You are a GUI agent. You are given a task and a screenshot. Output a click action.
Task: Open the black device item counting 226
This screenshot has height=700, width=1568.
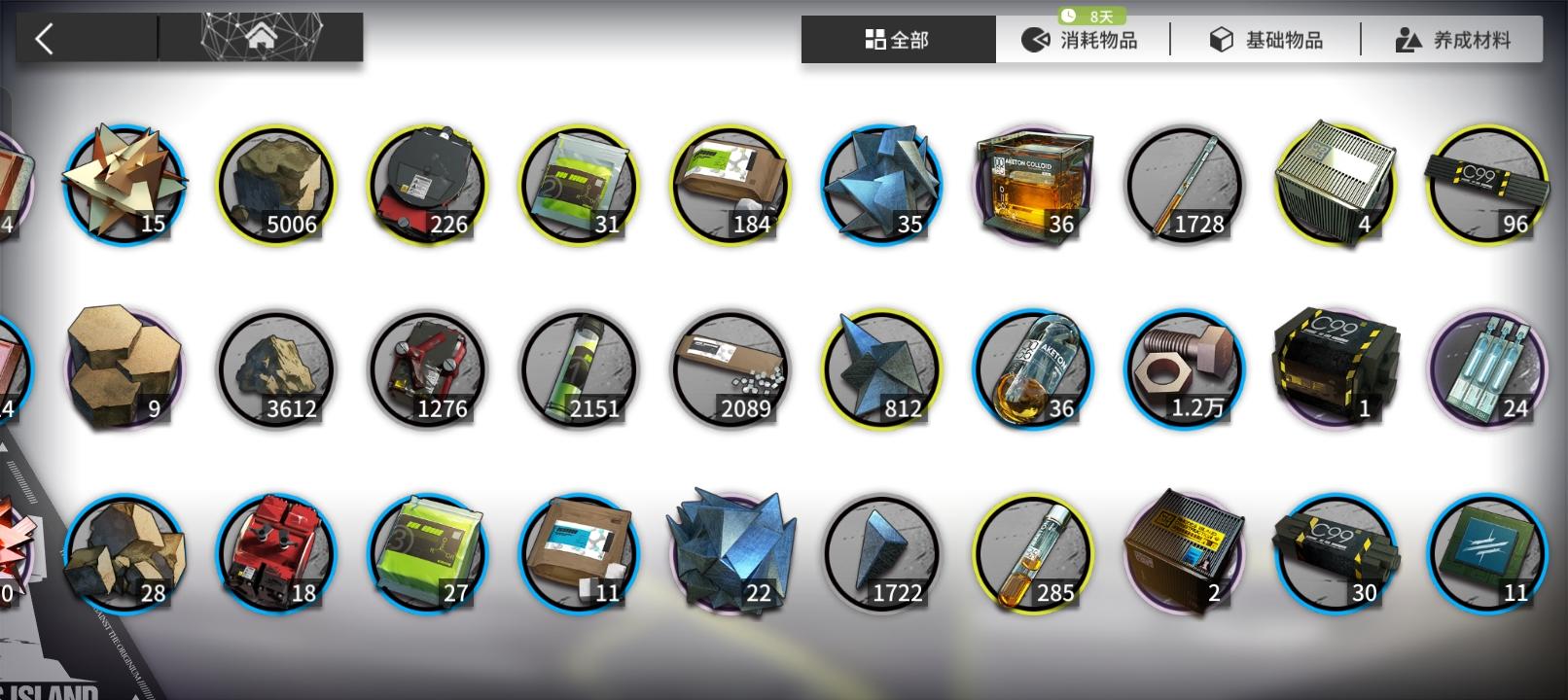427,185
